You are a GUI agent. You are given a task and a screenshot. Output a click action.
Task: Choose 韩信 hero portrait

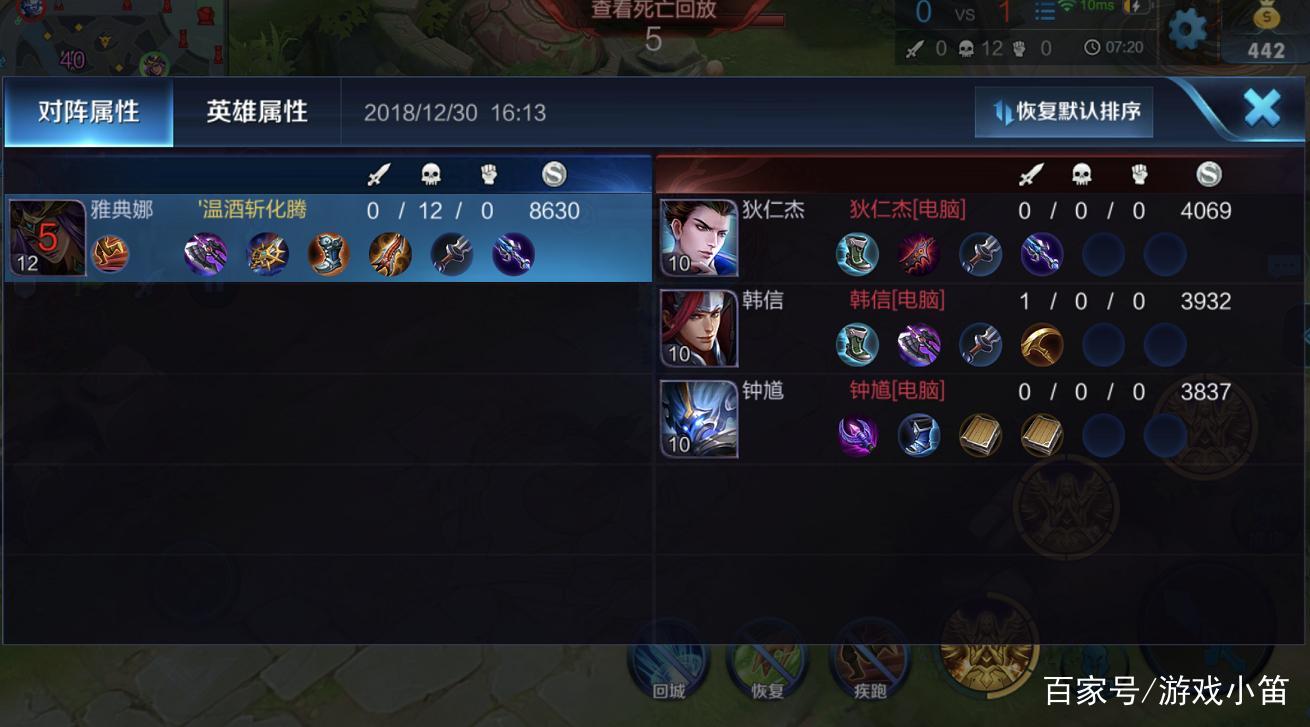tap(698, 327)
